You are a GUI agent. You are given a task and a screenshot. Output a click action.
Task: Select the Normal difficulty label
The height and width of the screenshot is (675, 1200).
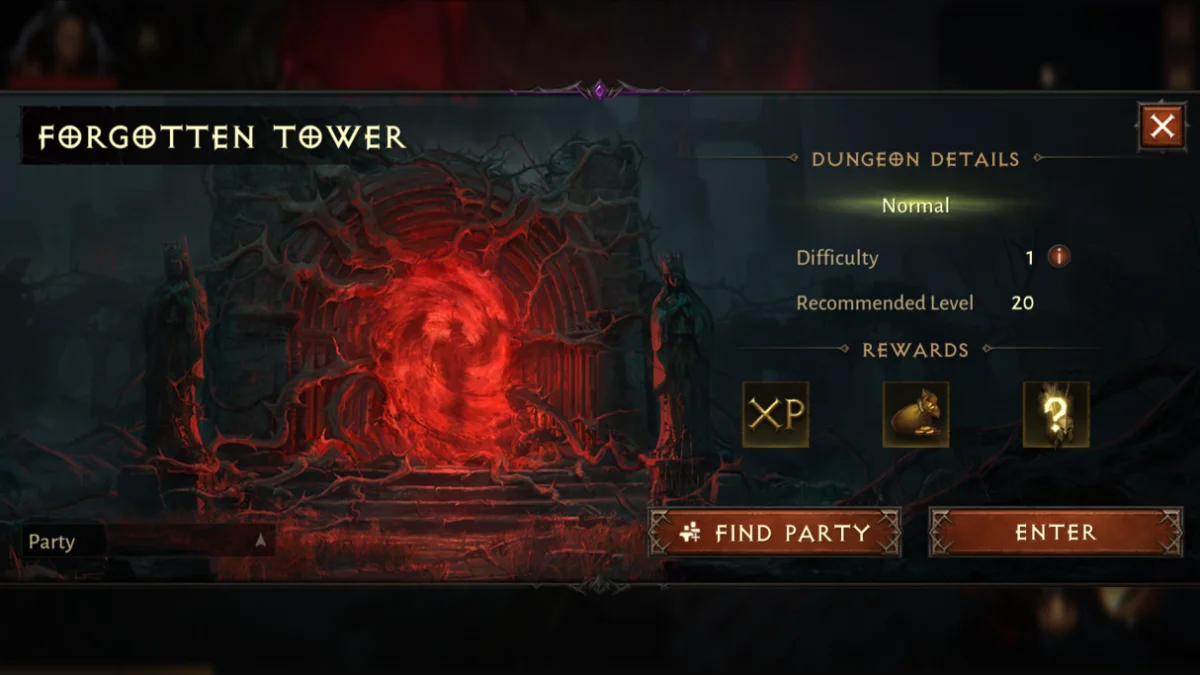pyautogui.click(x=915, y=206)
